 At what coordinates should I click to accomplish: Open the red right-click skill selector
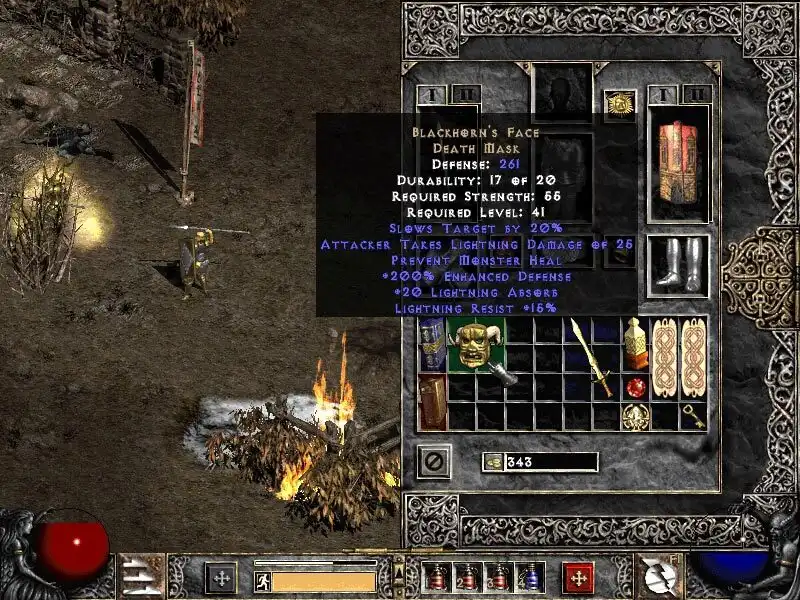[x=577, y=577]
